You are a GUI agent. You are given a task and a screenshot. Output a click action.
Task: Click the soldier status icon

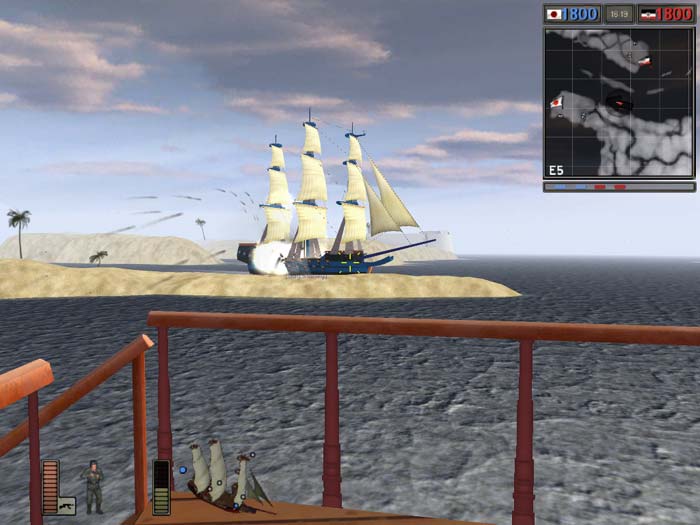tap(93, 486)
